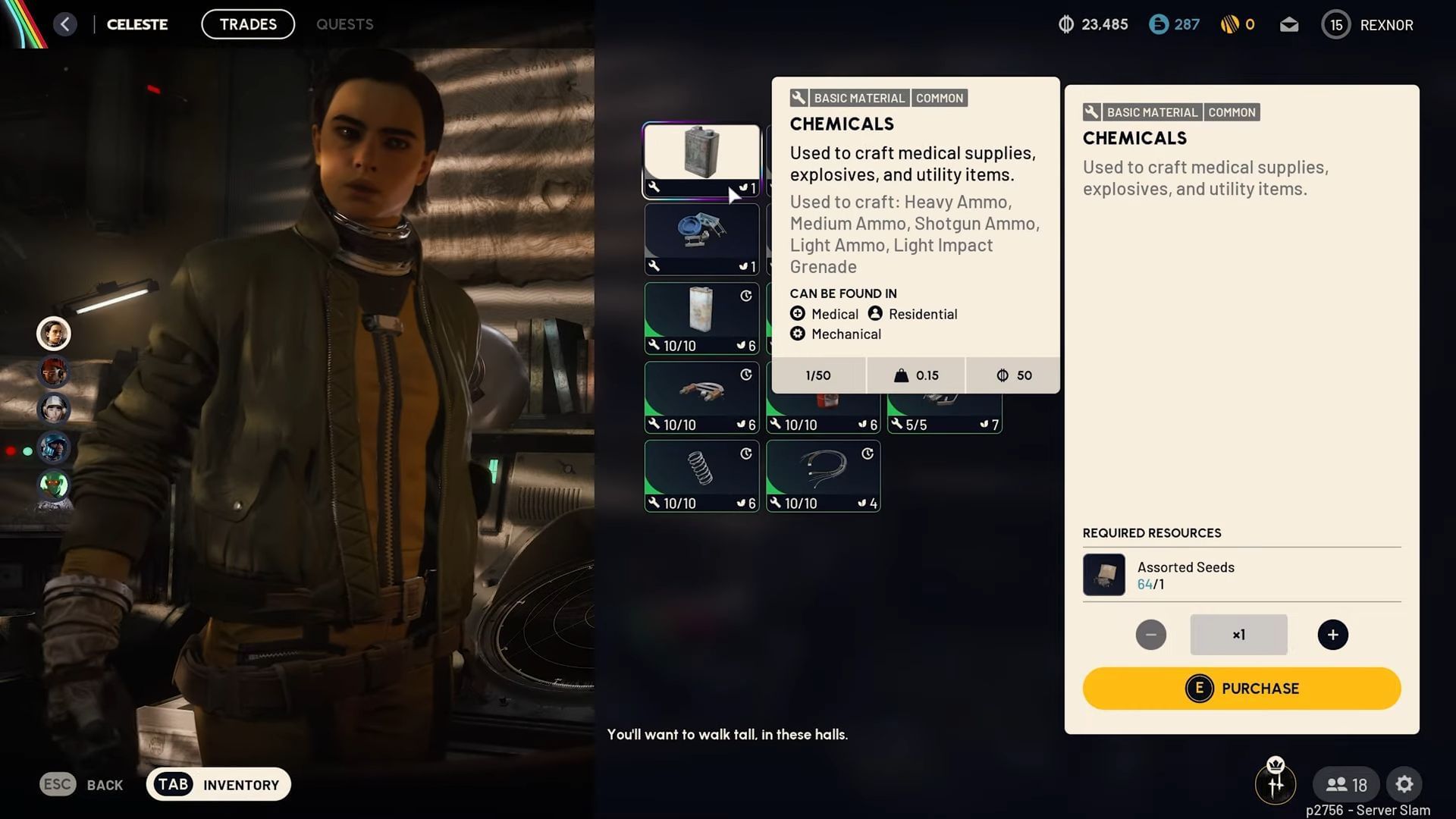Switch to the QUESTS tab
The width and height of the screenshot is (1456, 819).
[344, 24]
